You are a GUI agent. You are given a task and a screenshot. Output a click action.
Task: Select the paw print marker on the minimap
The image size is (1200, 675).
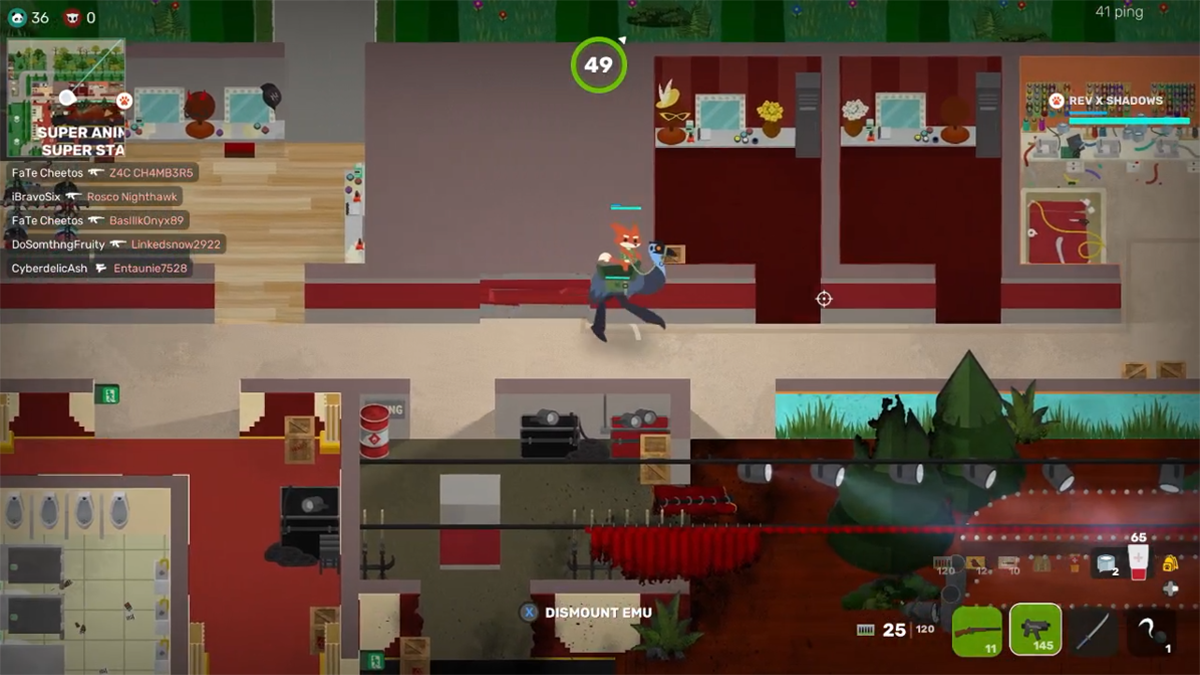click(124, 100)
